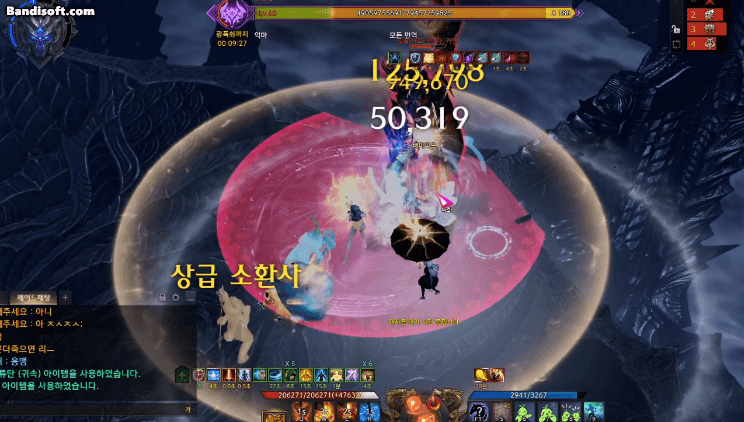
Task: Click the green plus buff icon
Action: [x=182, y=375]
